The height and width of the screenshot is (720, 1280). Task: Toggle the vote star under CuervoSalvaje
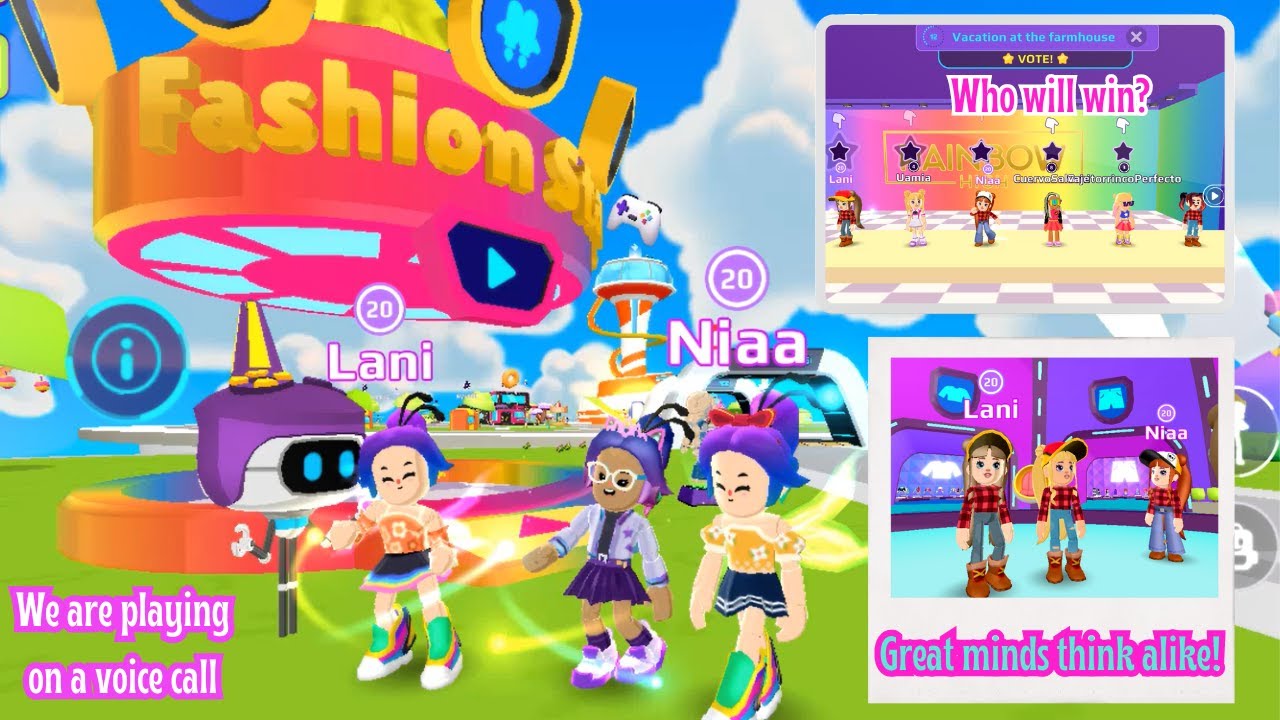coord(1053,149)
